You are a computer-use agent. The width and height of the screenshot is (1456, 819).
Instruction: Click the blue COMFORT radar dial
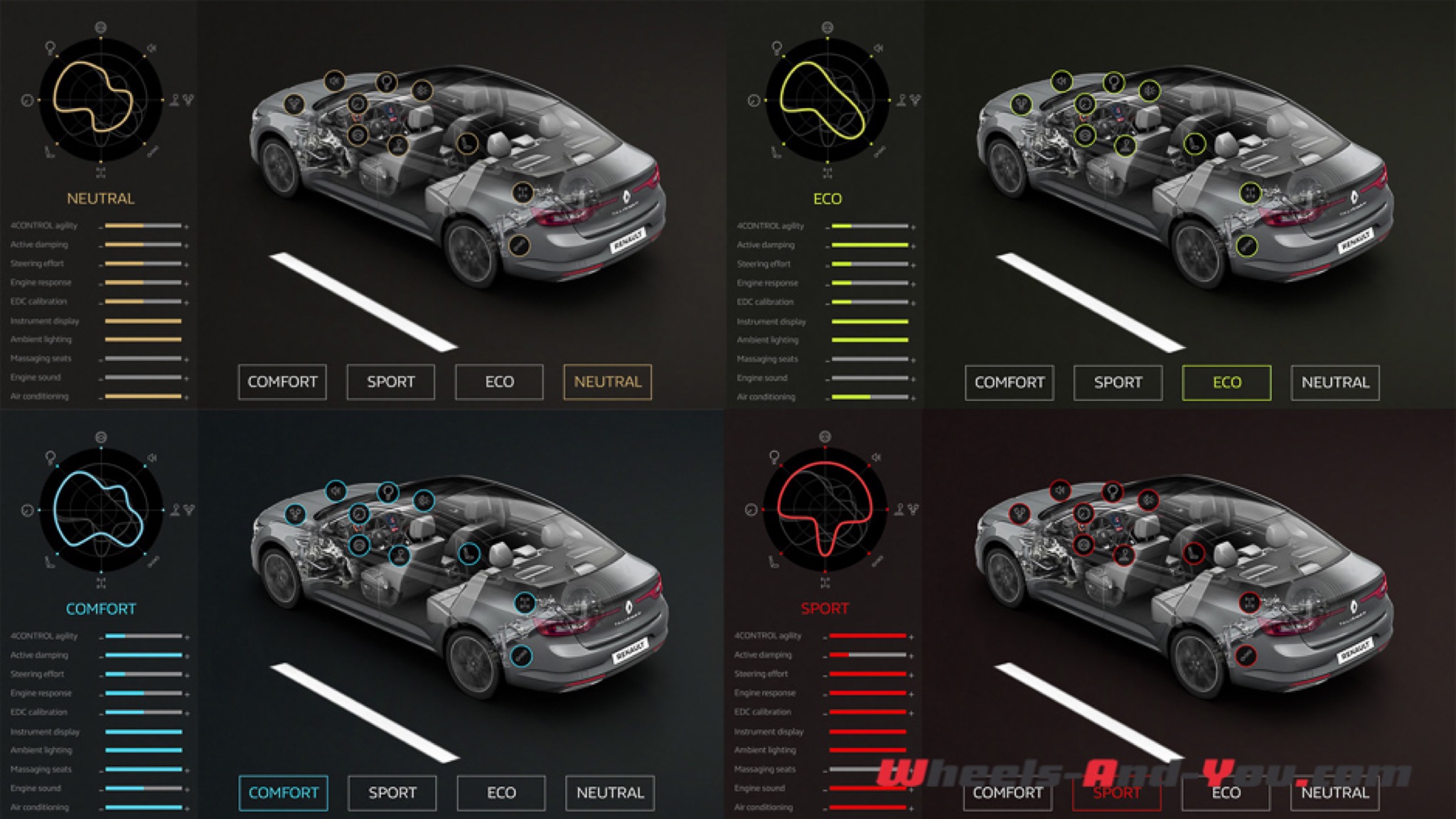click(101, 510)
